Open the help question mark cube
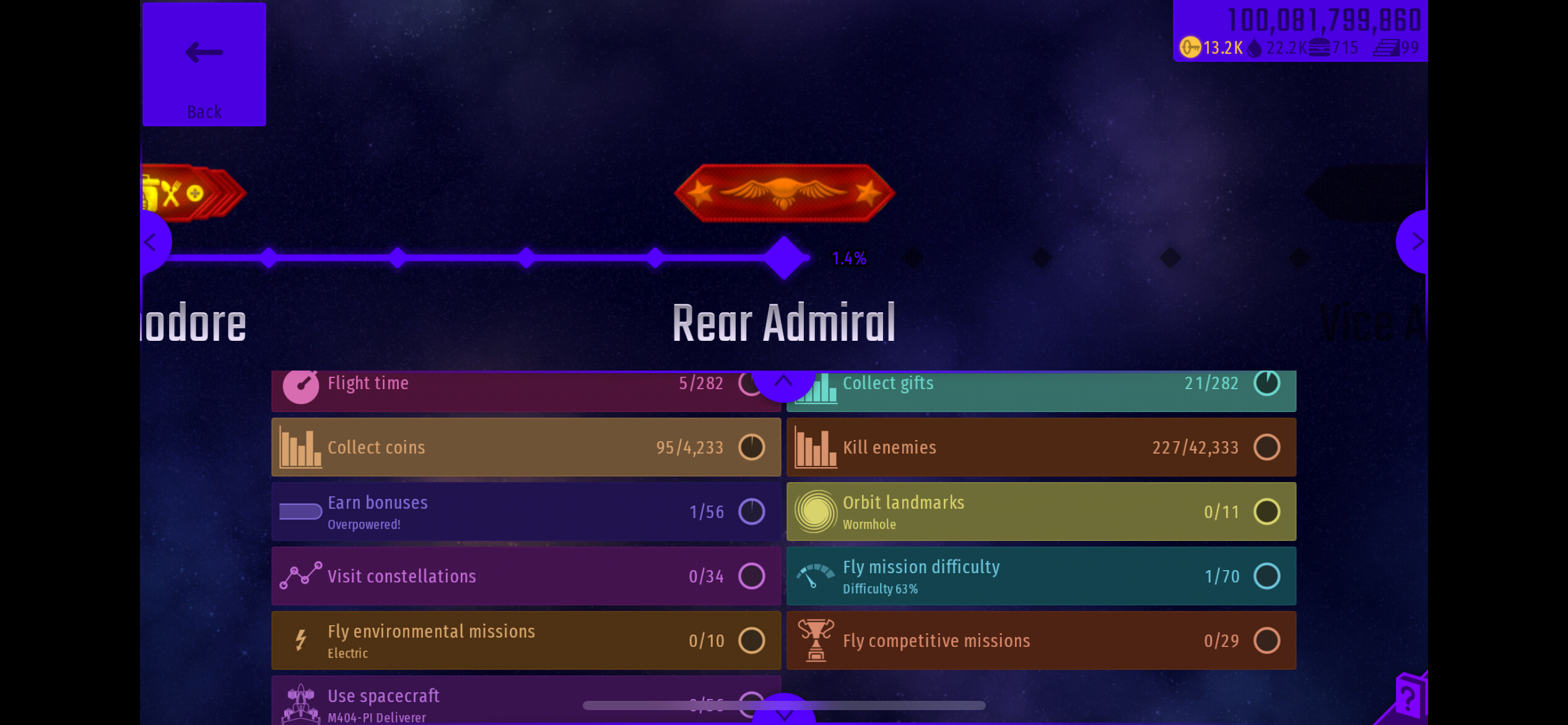Viewport: 1568px width, 725px height. [1409, 698]
